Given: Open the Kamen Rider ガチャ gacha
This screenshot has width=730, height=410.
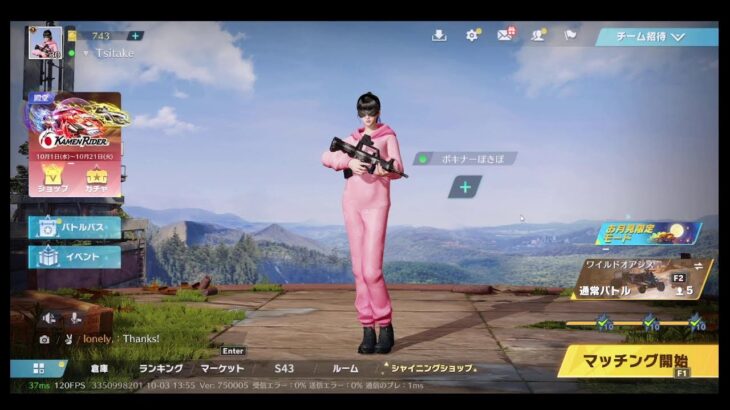Looking at the screenshot, I should tap(97, 180).
